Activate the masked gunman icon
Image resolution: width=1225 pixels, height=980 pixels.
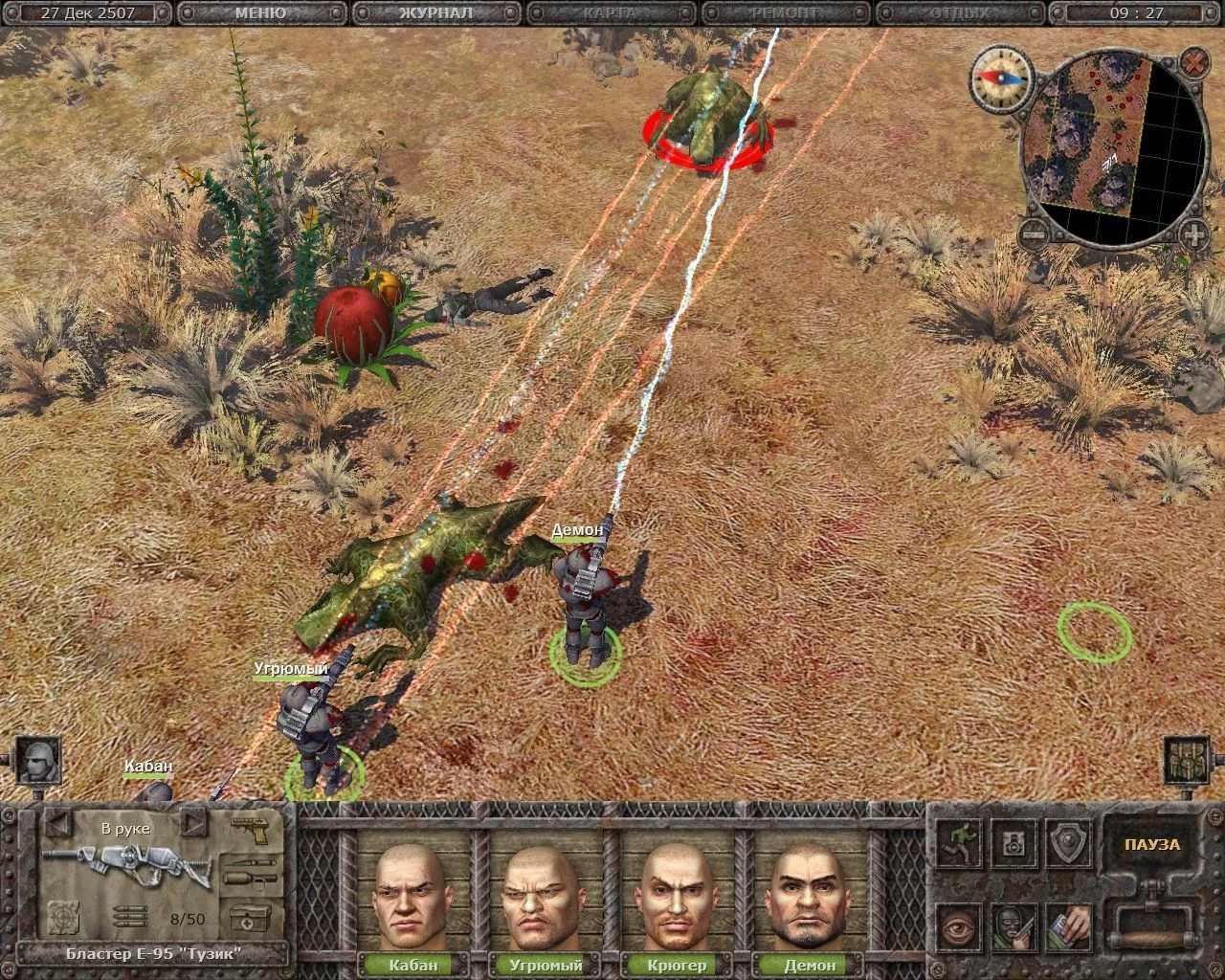(x=1013, y=927)
